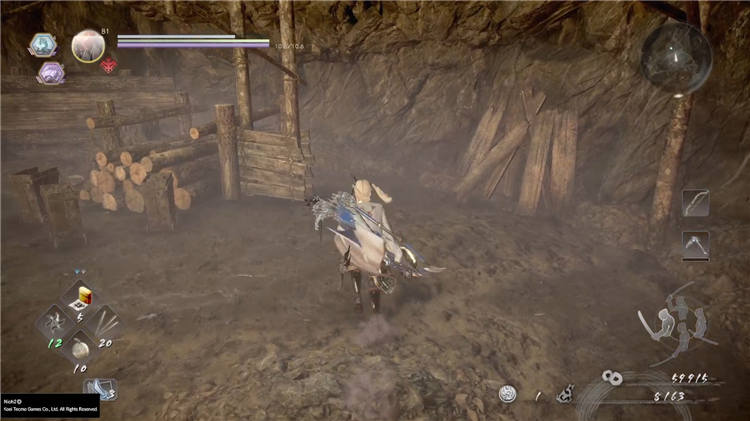Click the small cat-shaped kodama icon
The height and width of the screenshot is (421, 750).
click(x=565, y=393)
